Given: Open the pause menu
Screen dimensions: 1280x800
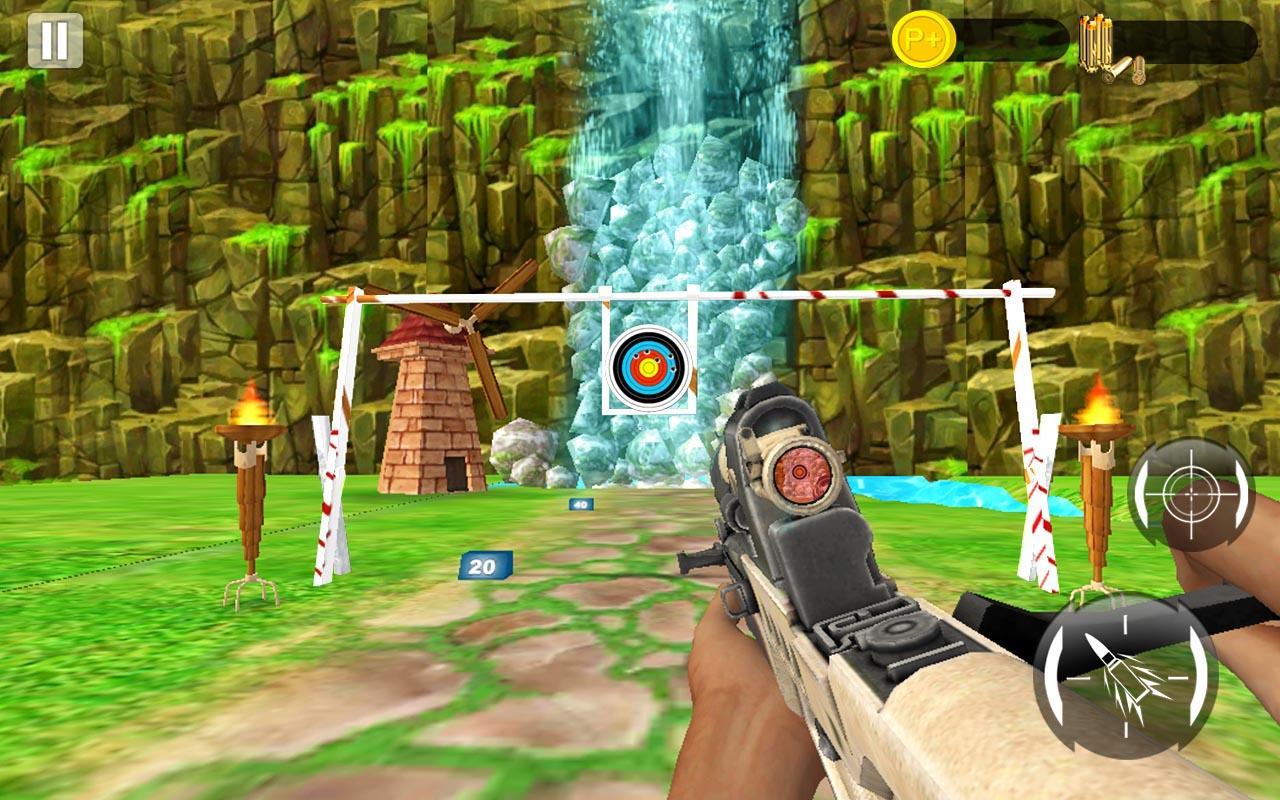Looking at the screenshot, I should click(x=55, y=42).
